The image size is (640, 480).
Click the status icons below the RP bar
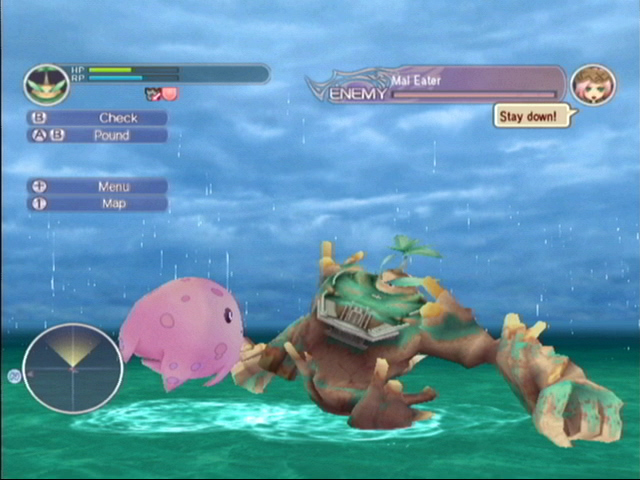(160, 95)
